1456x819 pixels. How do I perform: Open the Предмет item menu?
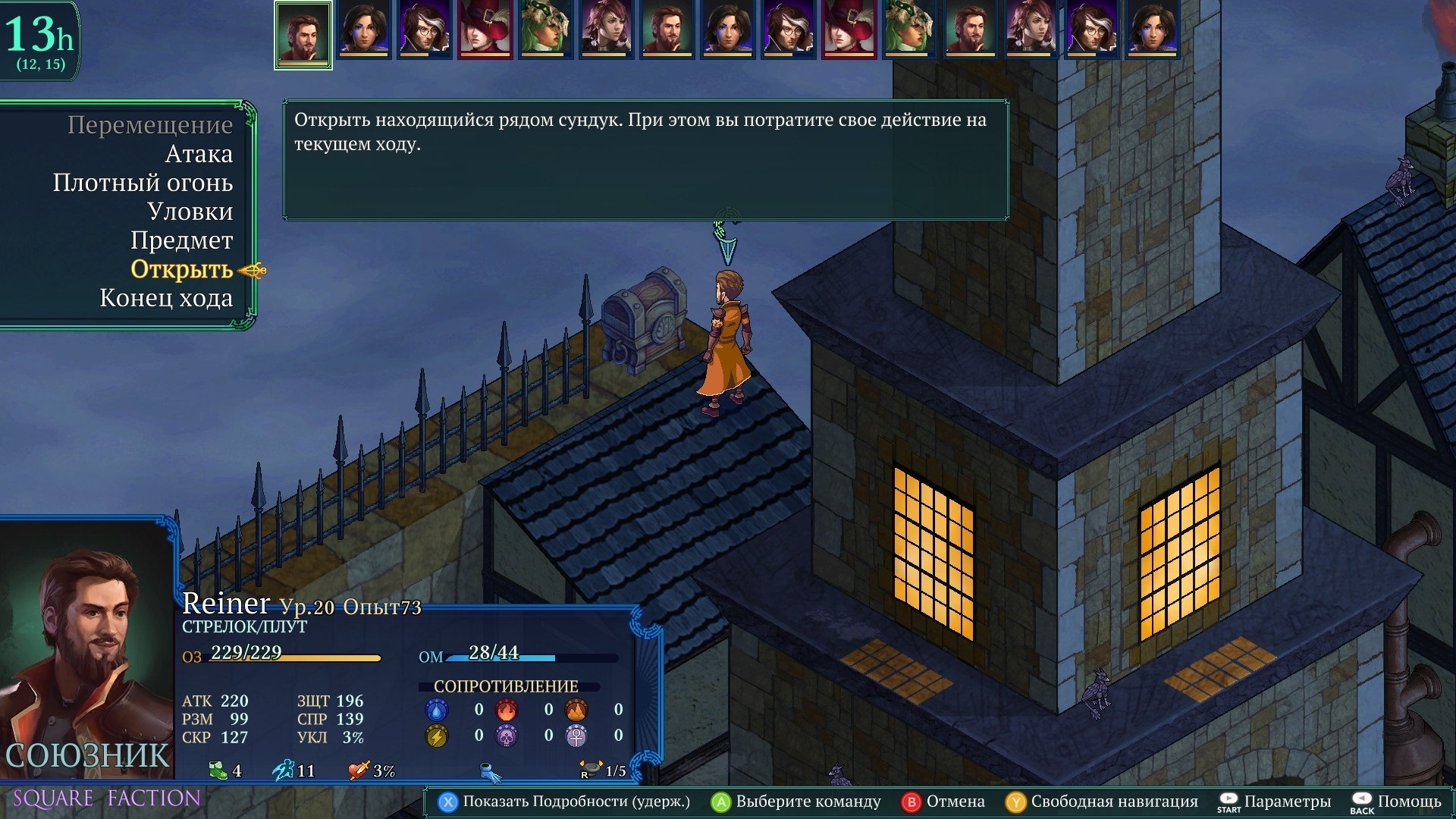click(x=181, y=240)
